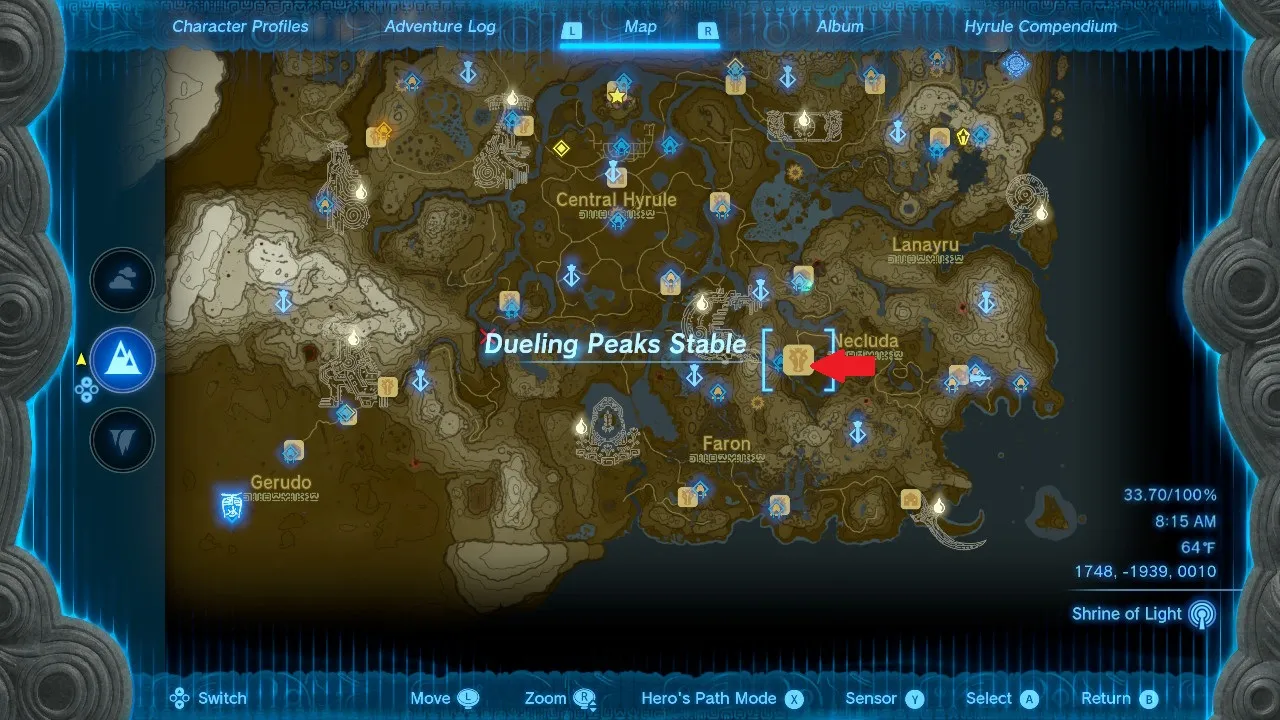Select the yellow star marker near Central Hyrule
Screen dimensions: 1280x720
pyautogui.click(x=617, y=95)
